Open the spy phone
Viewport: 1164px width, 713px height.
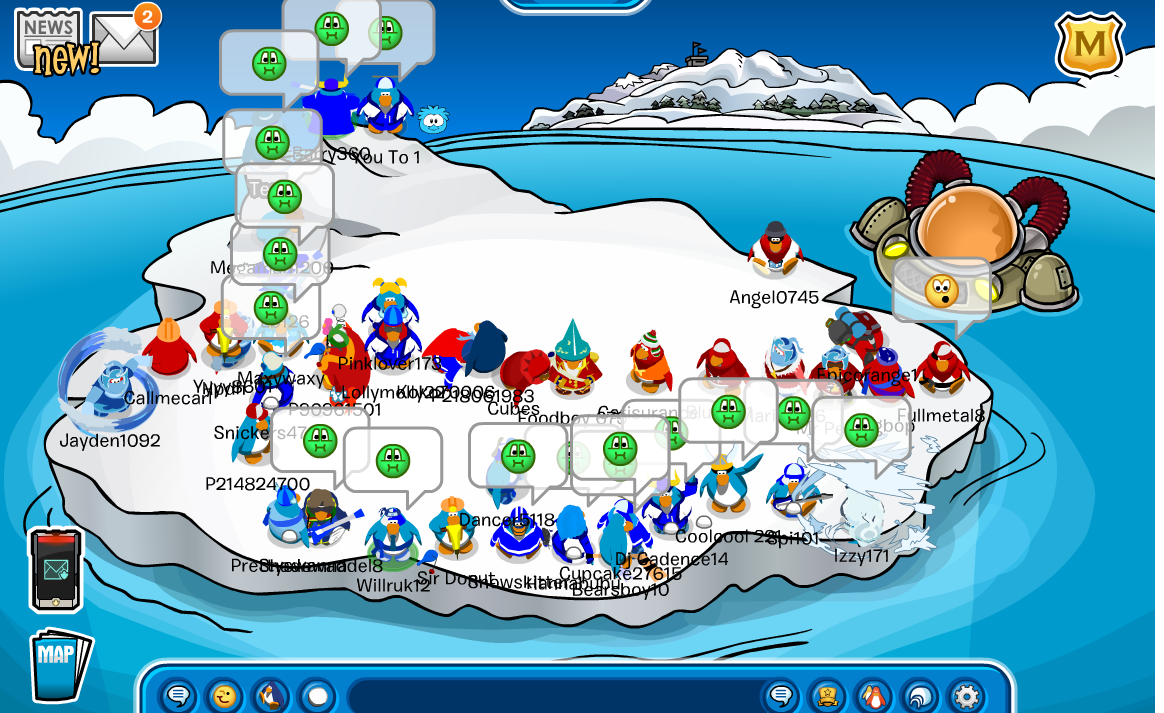[55, 569]
